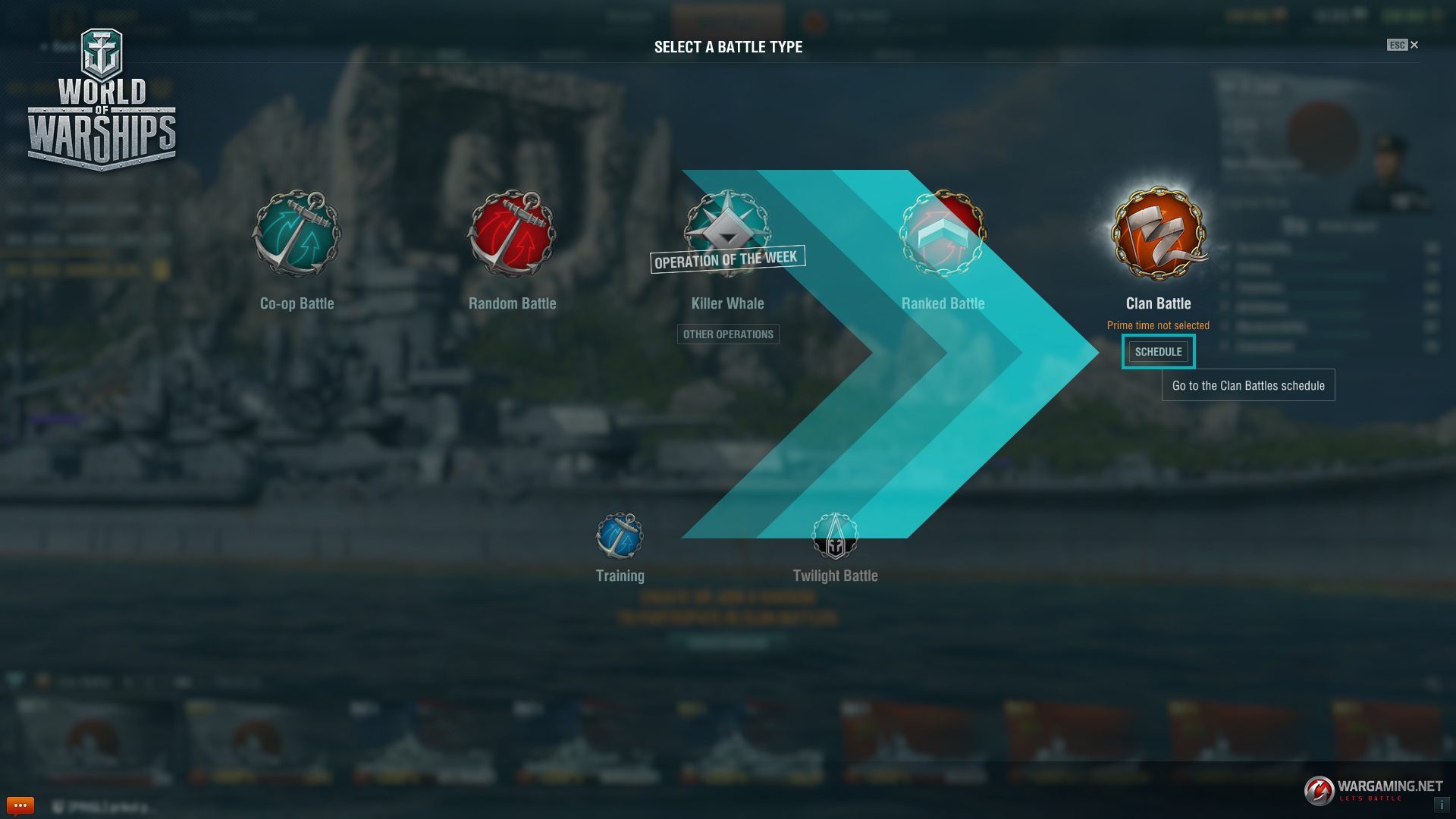Open the Other Operations list
Image resolution: width=1456 pixels, height=819 pixels.
pyautogui.click(x=728, y=334)
